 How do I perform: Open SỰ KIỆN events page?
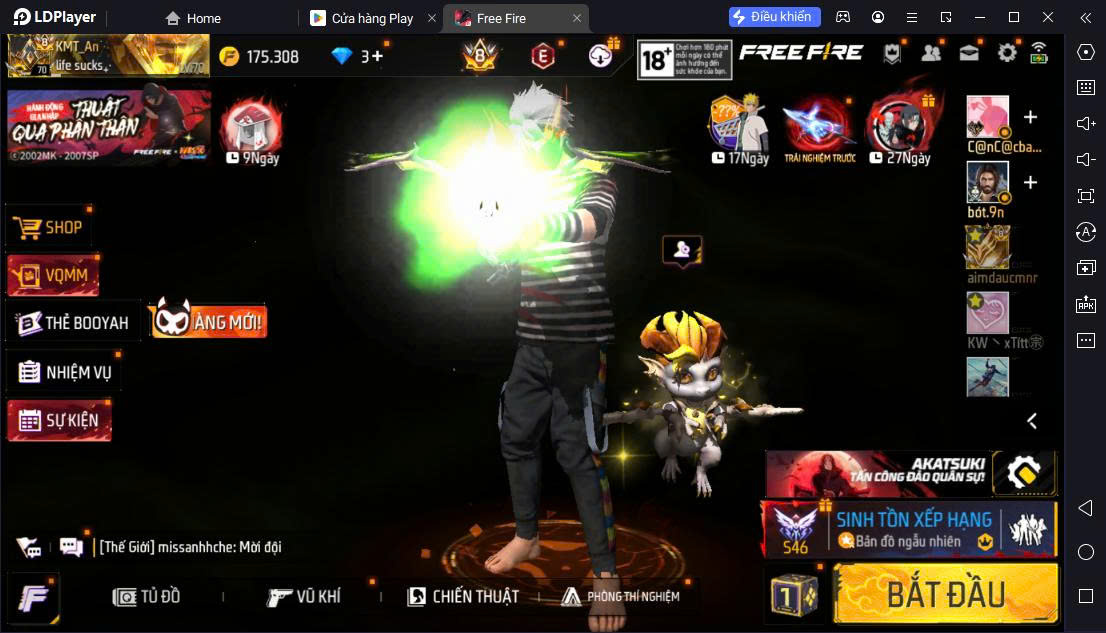pos(59,420)
